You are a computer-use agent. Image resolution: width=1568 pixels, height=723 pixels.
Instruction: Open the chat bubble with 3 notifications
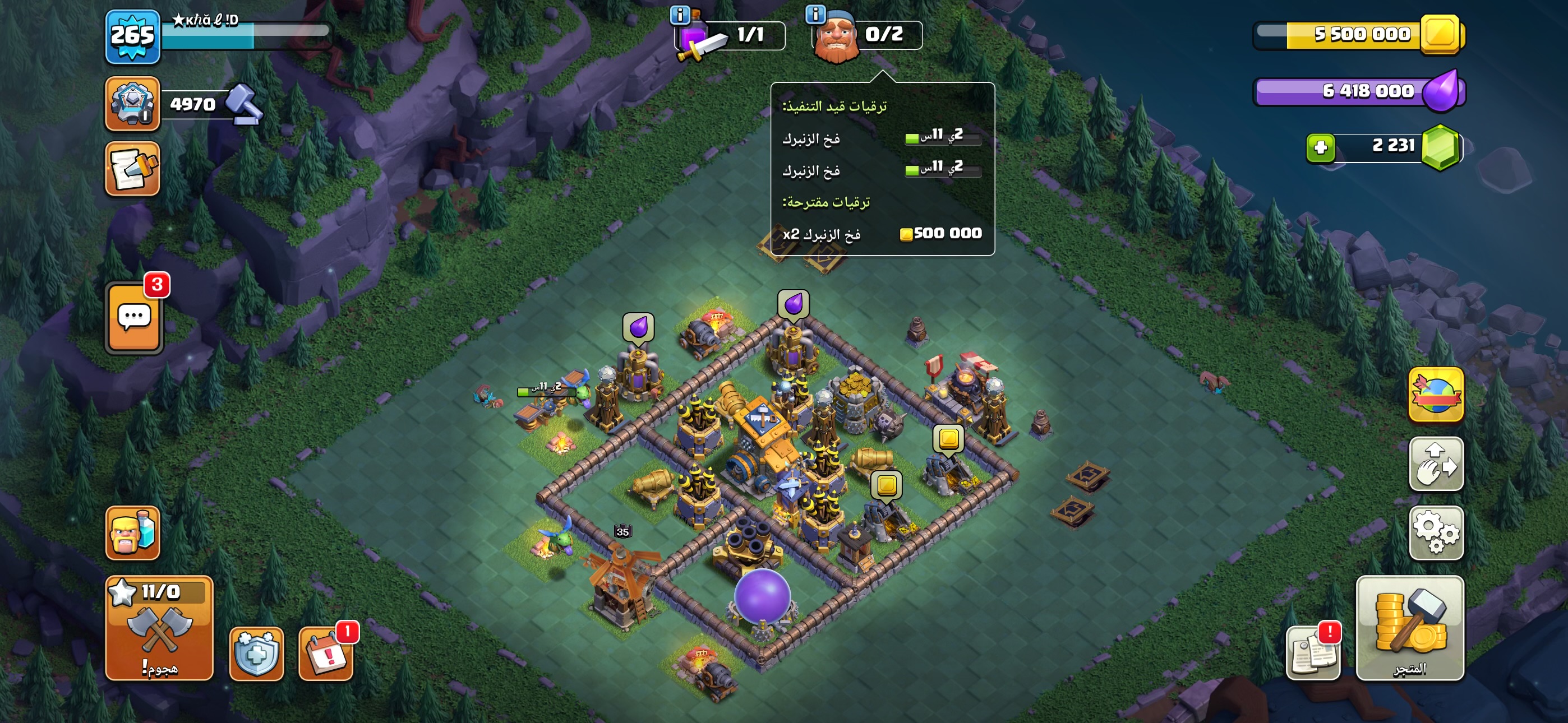point(135,318)
